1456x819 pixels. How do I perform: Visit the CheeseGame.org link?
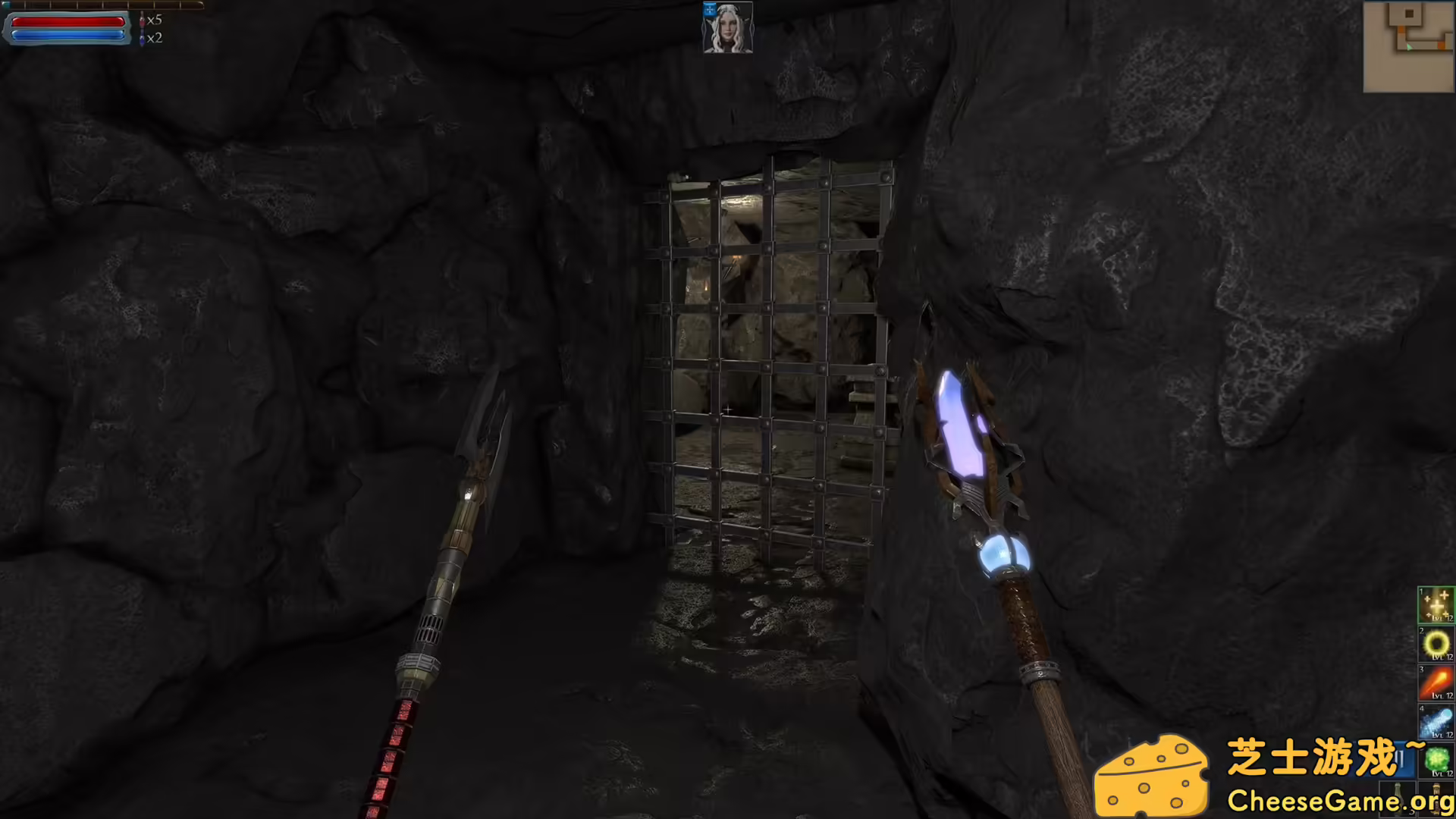click(1342, 799)
